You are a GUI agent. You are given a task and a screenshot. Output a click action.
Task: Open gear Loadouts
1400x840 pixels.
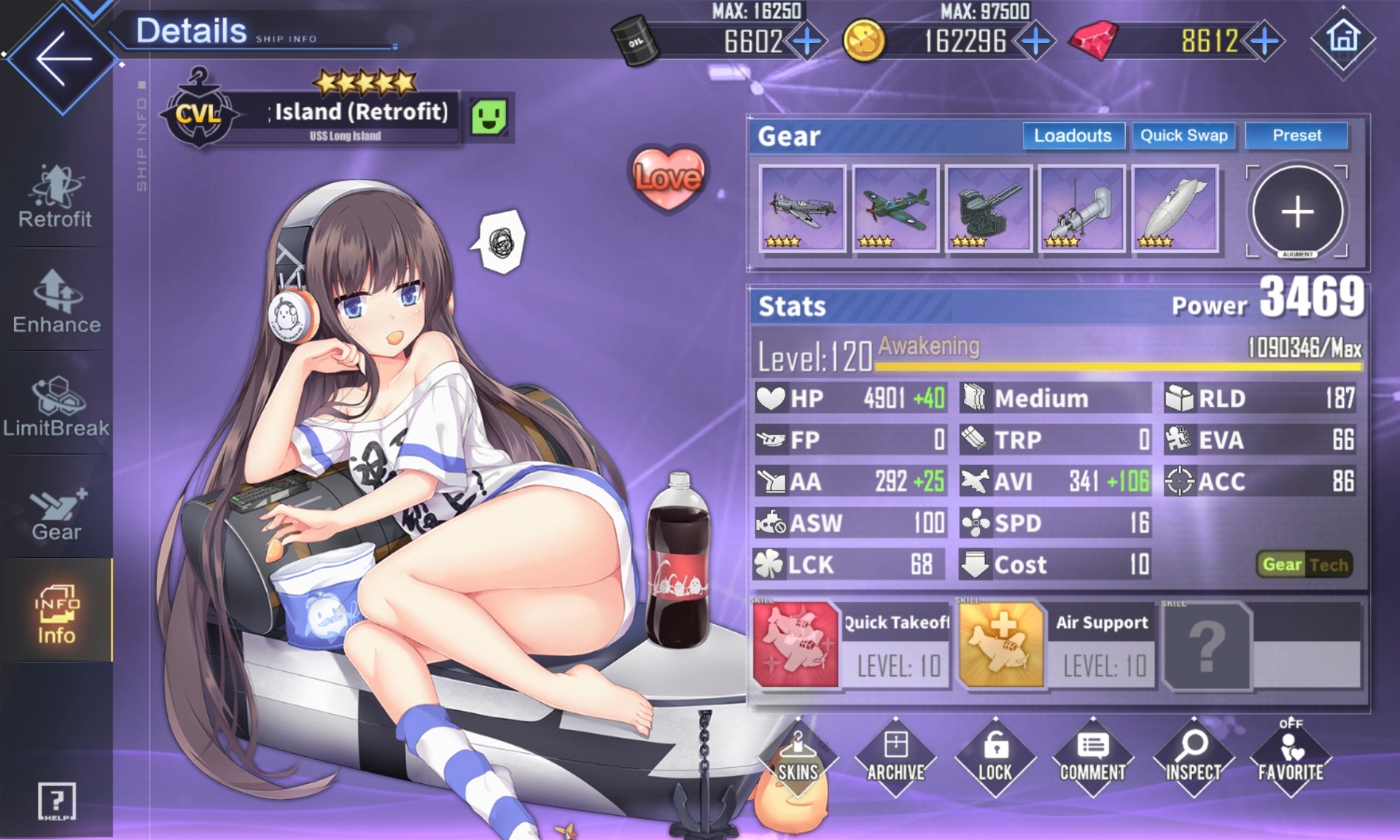tap(1073, 136)
